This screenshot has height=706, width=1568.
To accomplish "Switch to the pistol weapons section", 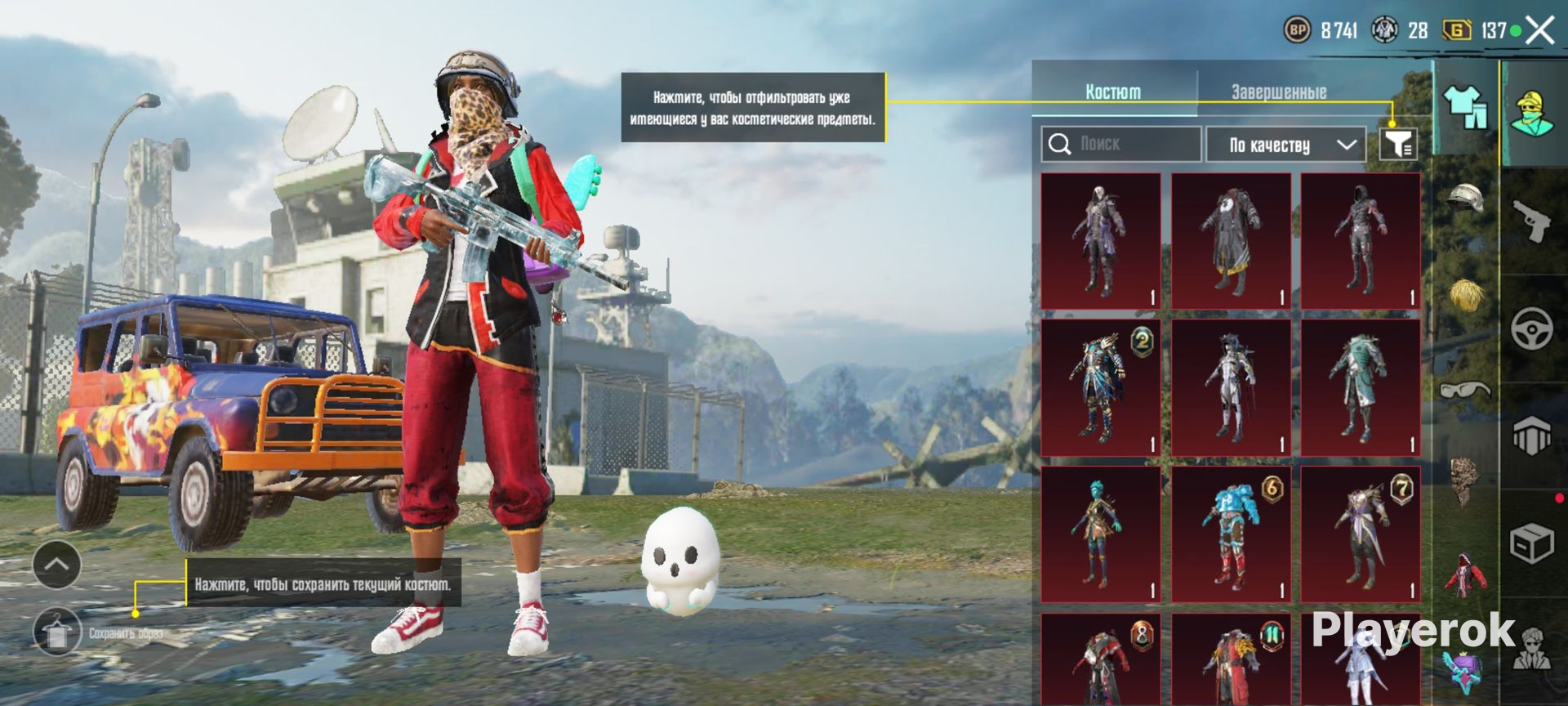I will point(1532,221).
